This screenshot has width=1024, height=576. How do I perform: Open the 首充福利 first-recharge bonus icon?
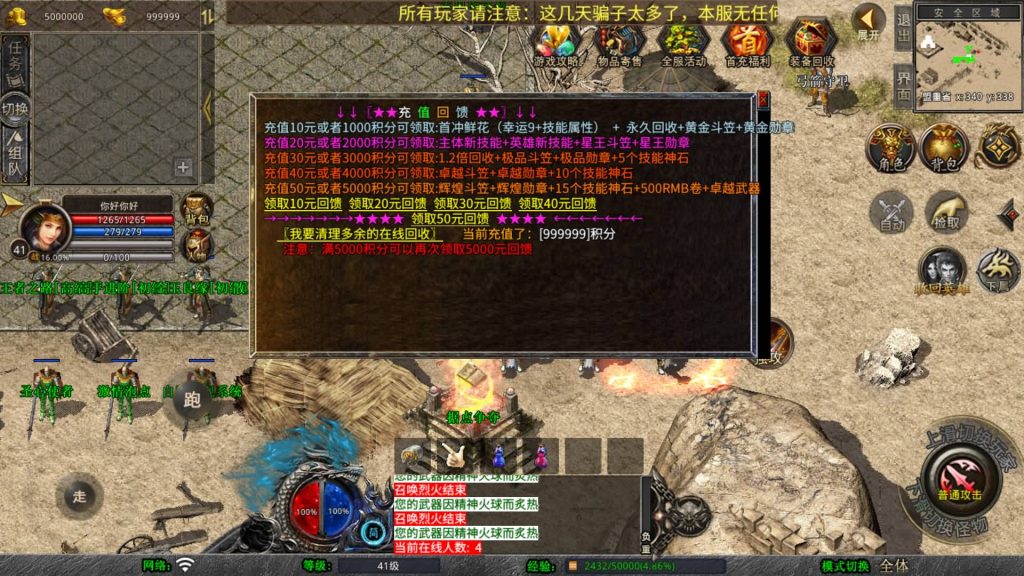[746, 43]
